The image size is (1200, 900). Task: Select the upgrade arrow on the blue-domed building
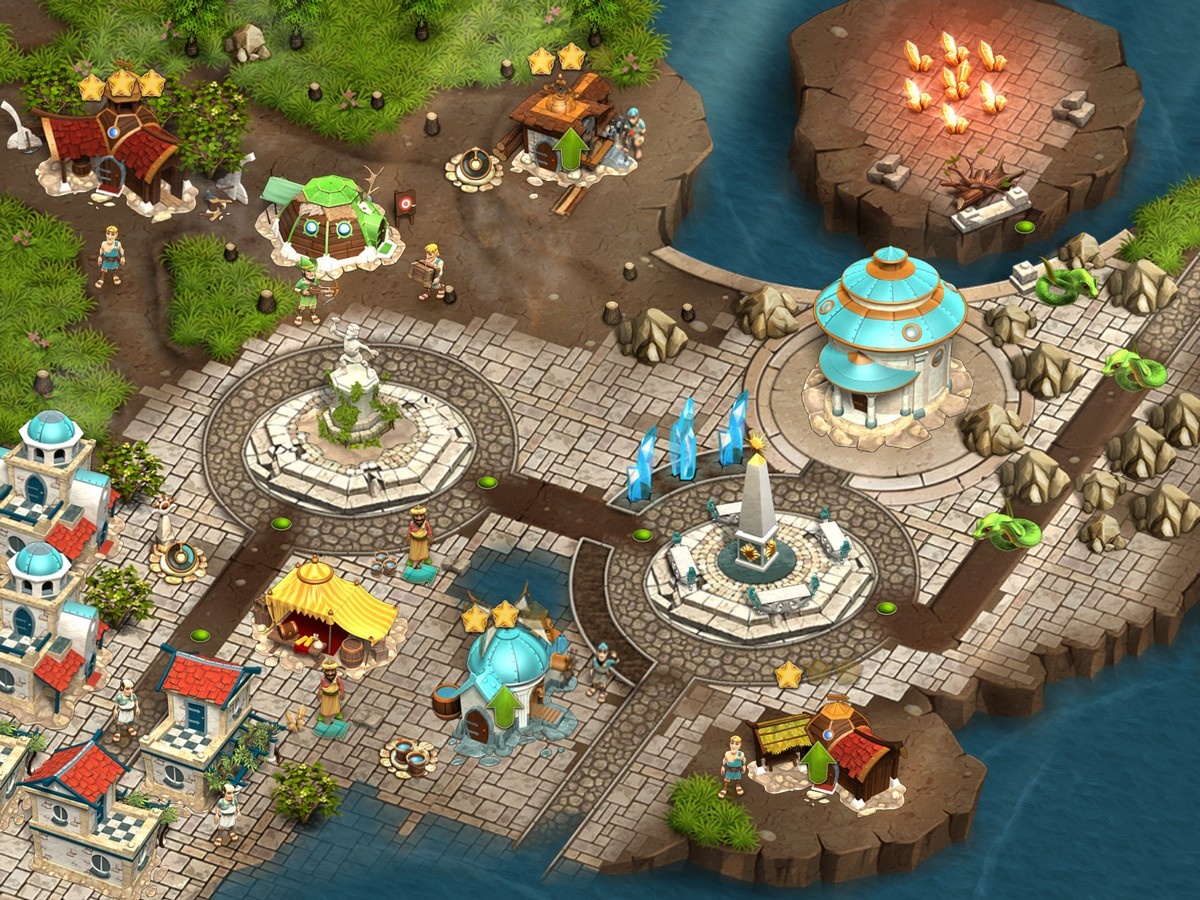tap(505, 707)
